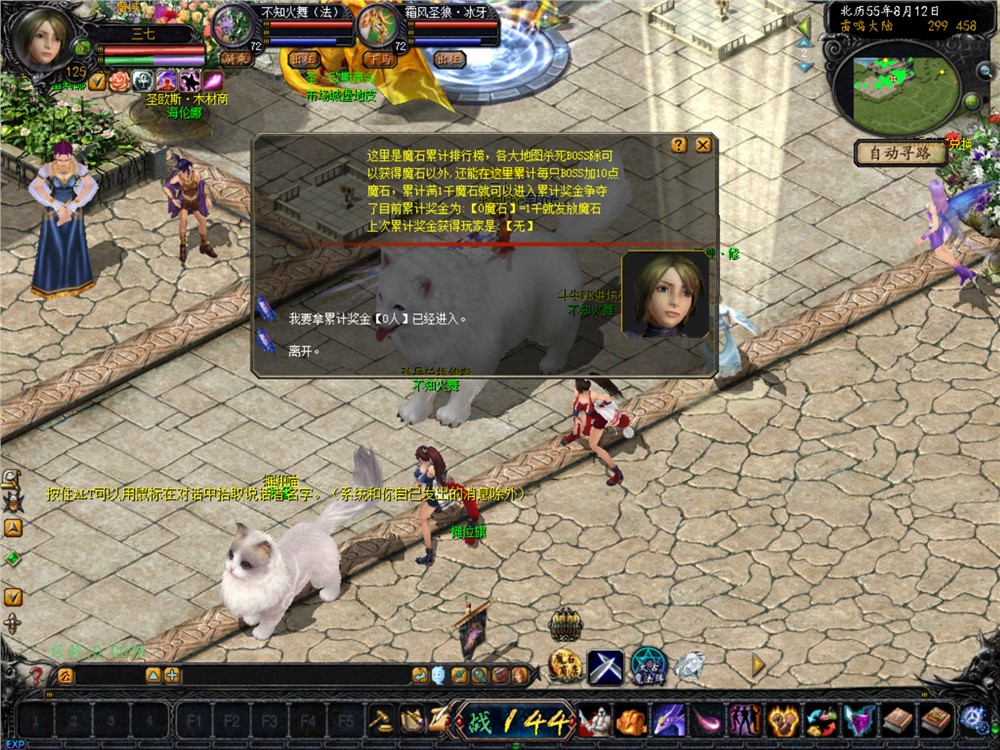This screenshot has height=750, width=1000.
Task: Open the gear settings icon
Action: coord(973,718)
